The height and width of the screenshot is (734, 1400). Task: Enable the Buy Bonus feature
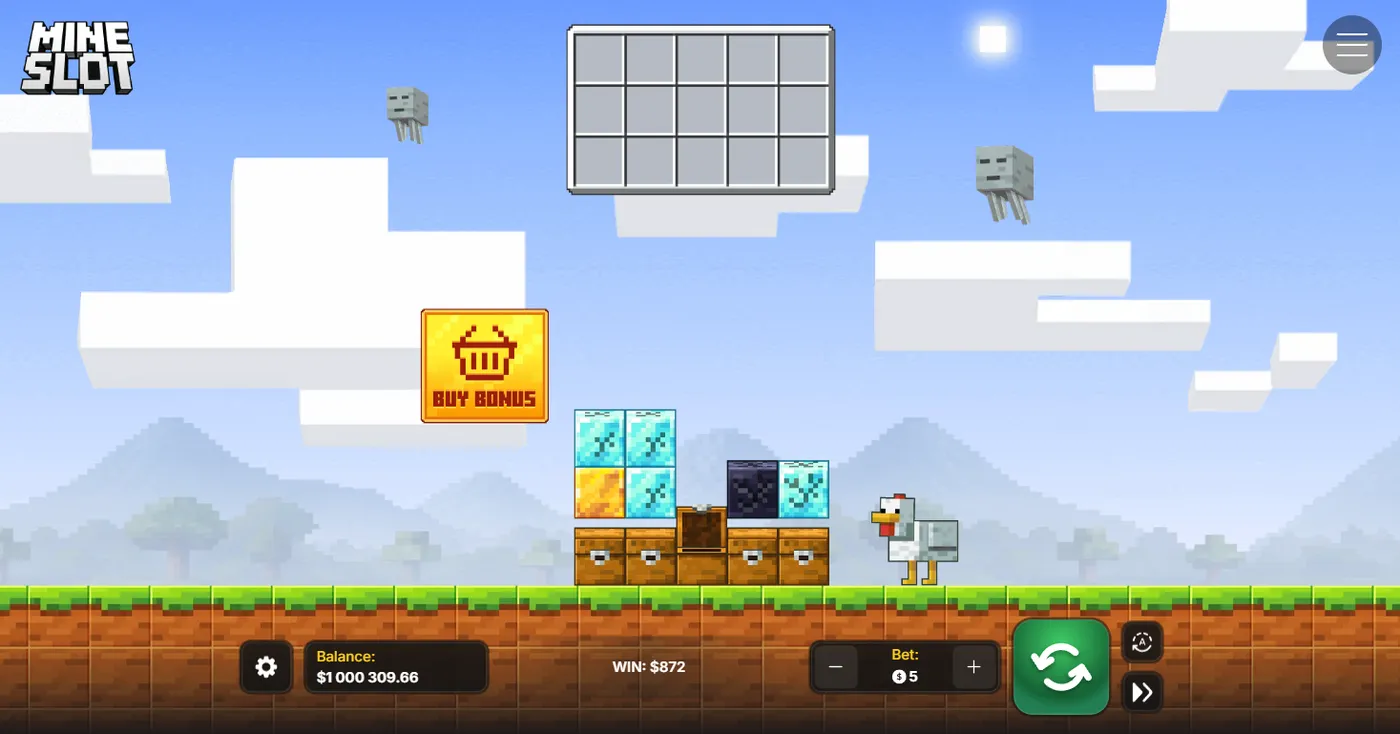(x=484, y=366)
